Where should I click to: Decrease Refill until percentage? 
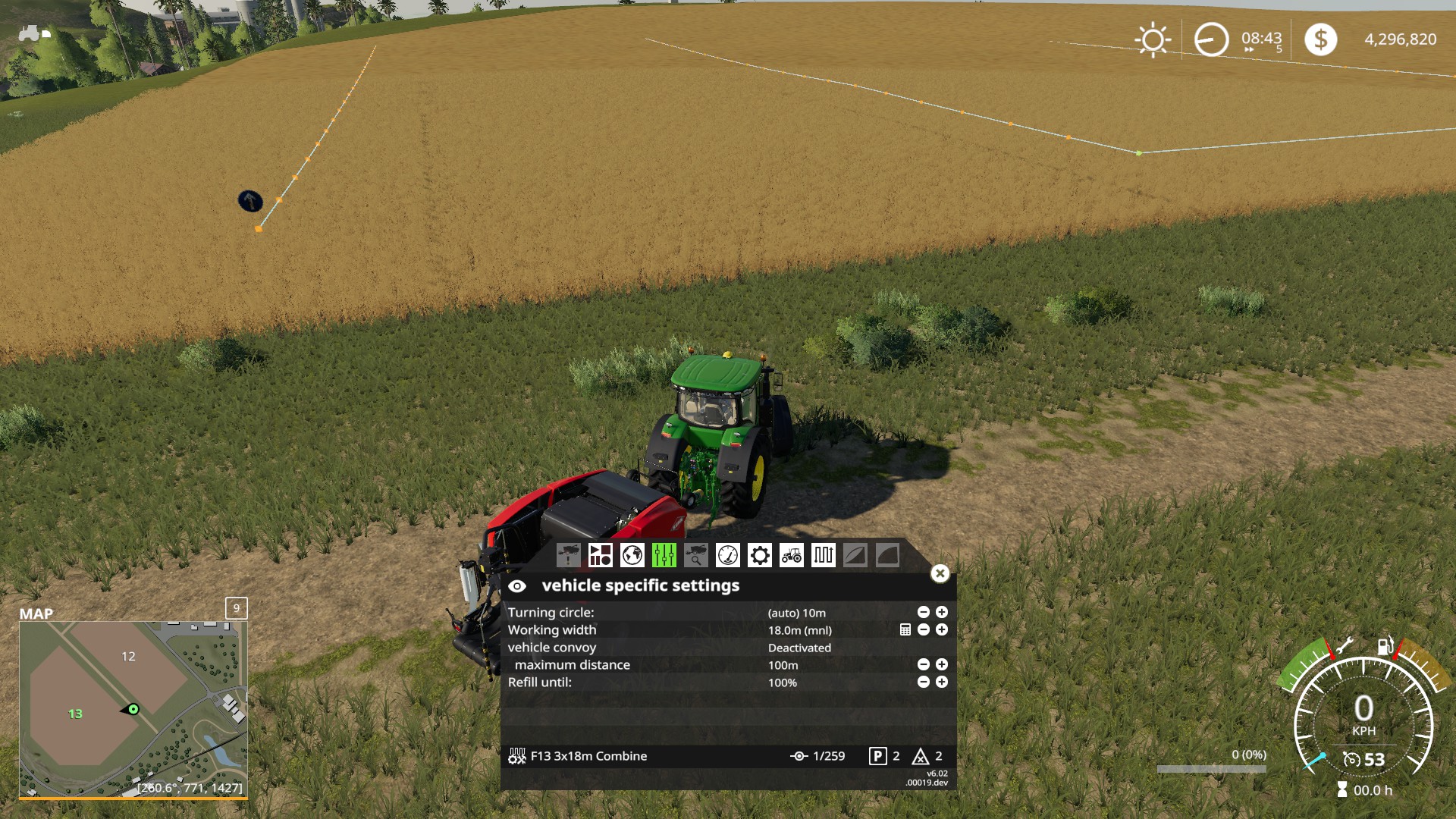[922, 682]
